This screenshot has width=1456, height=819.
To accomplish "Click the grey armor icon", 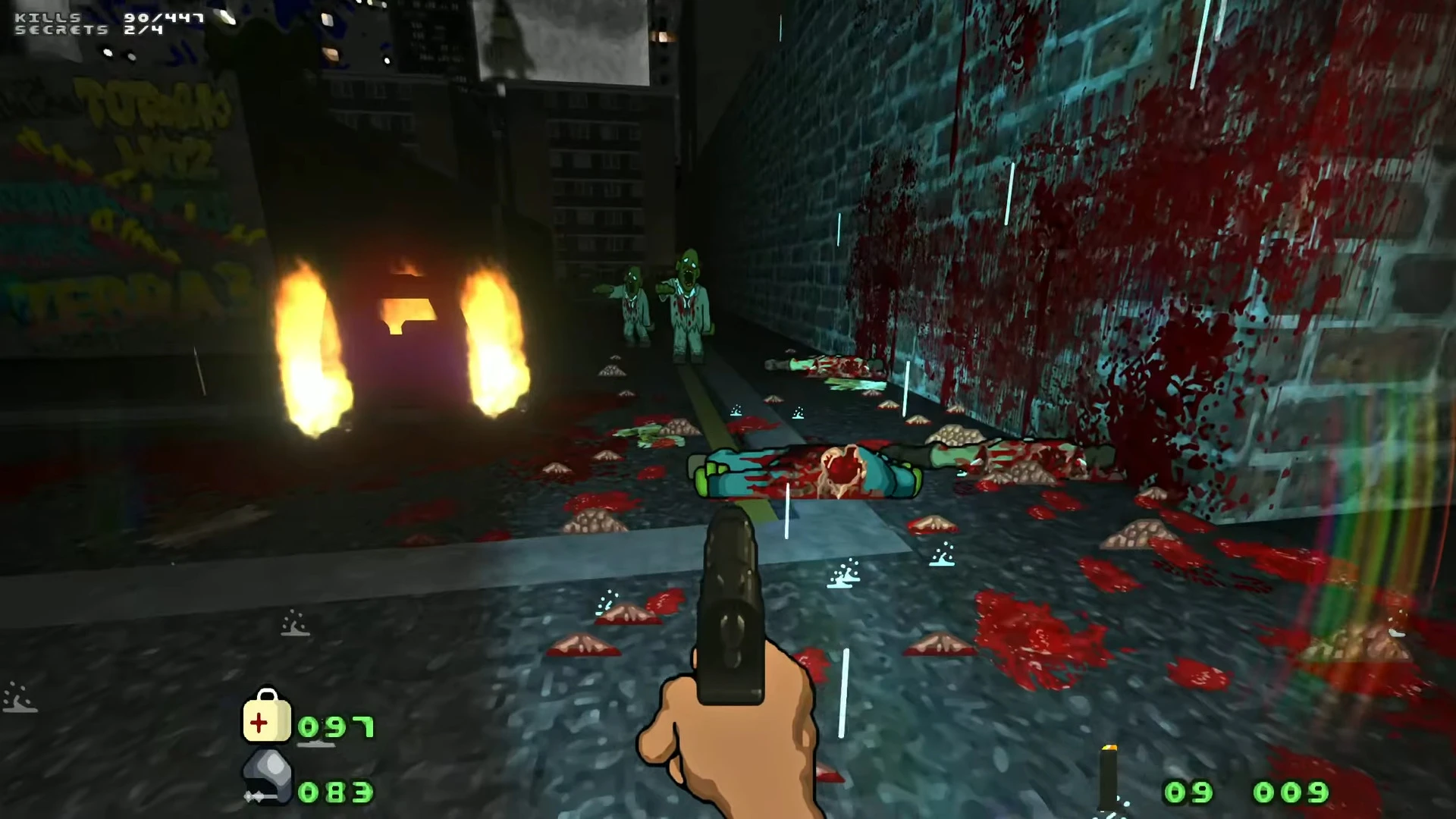I will pyautogui.click(x=268, y=777).
